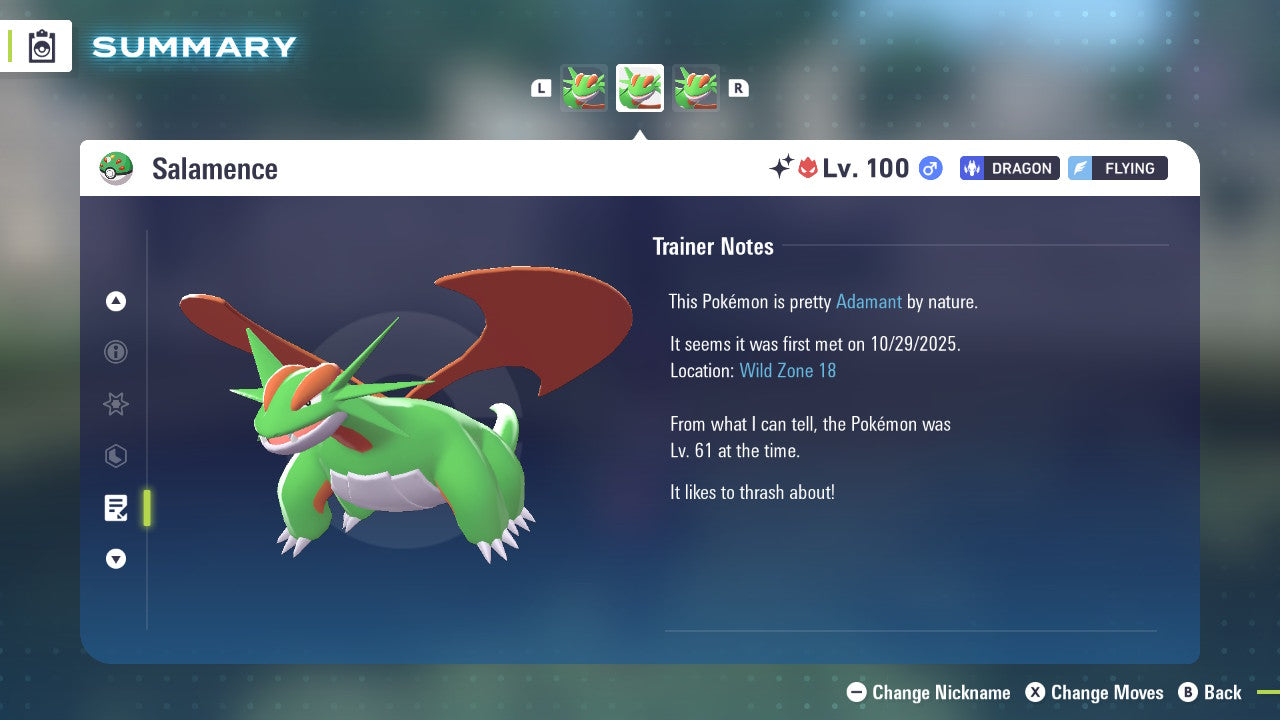Click the Poké Ball icon beside Salamence's name
This screenshot has width=1280, height=720.
pyautogui.click(x=117, y=168)
